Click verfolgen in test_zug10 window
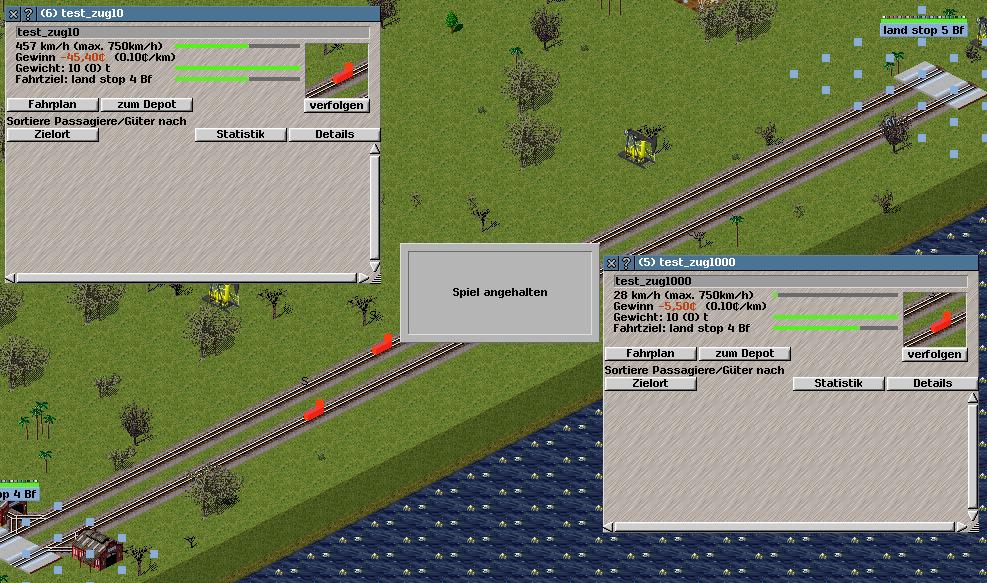Screen dimensions: 987x583 pos(336,105)
